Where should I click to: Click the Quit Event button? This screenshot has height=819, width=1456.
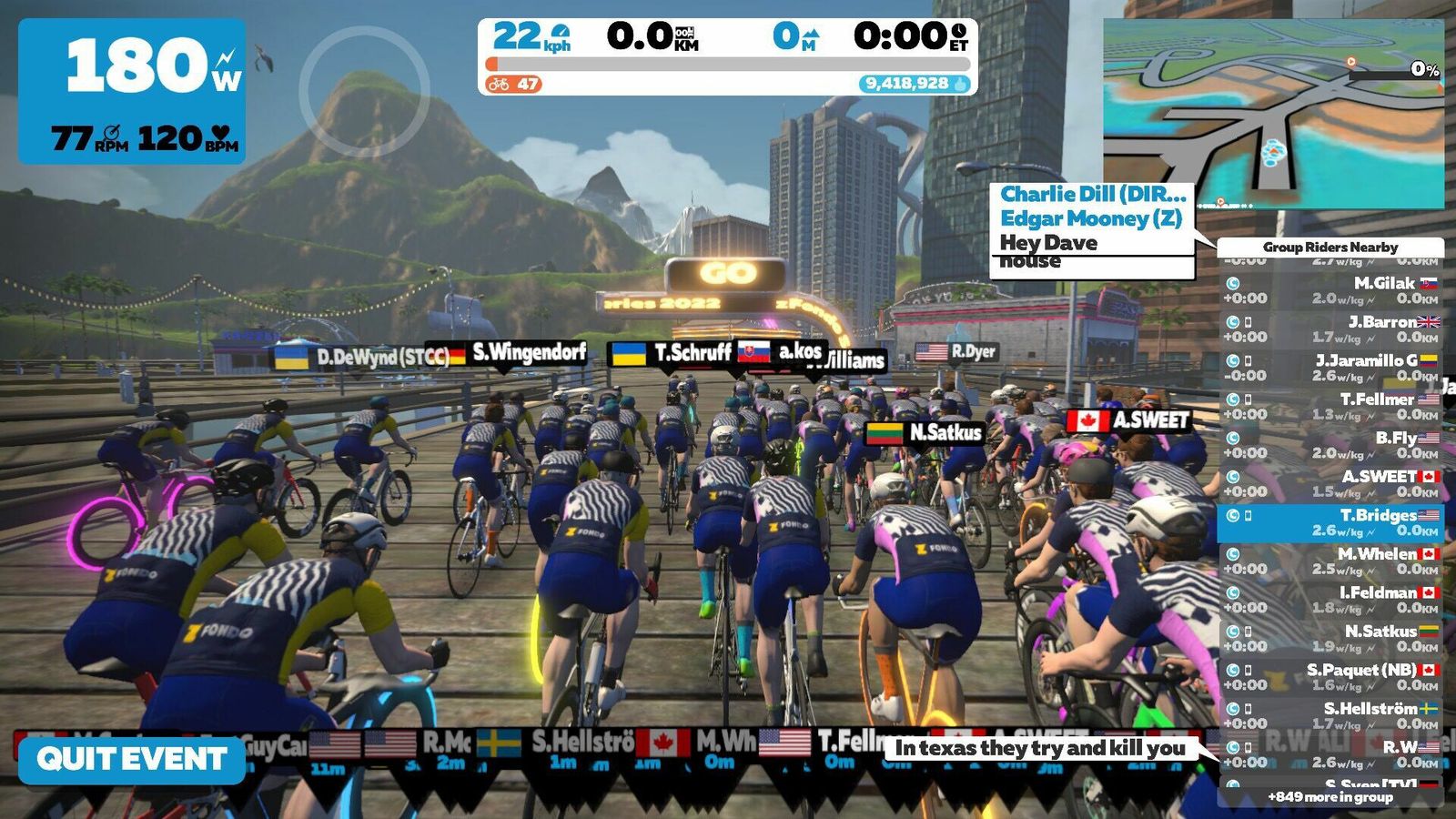(x=132, y=759)
